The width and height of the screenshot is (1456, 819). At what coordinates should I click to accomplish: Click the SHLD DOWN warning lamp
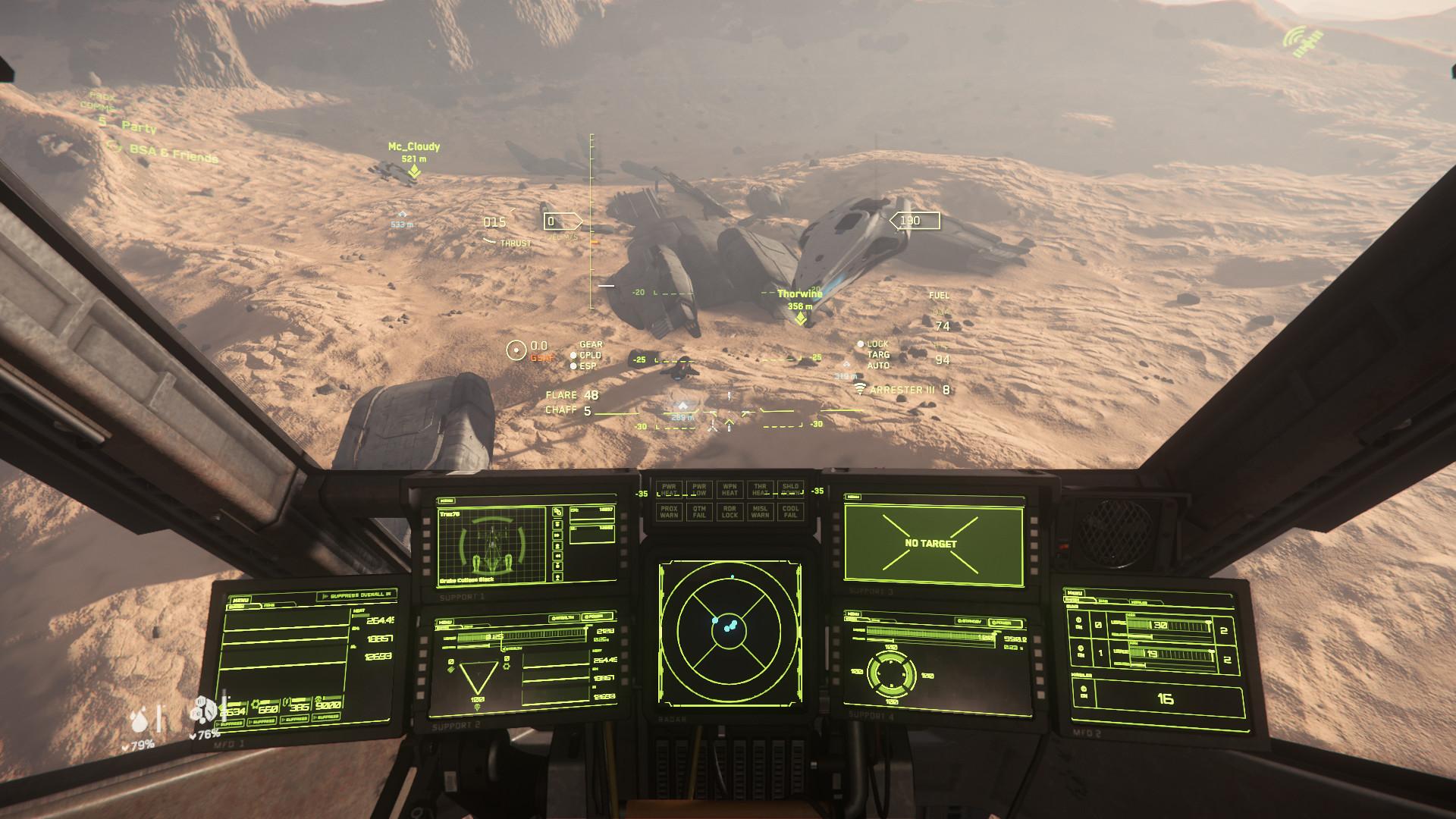[x=791, y=489]
